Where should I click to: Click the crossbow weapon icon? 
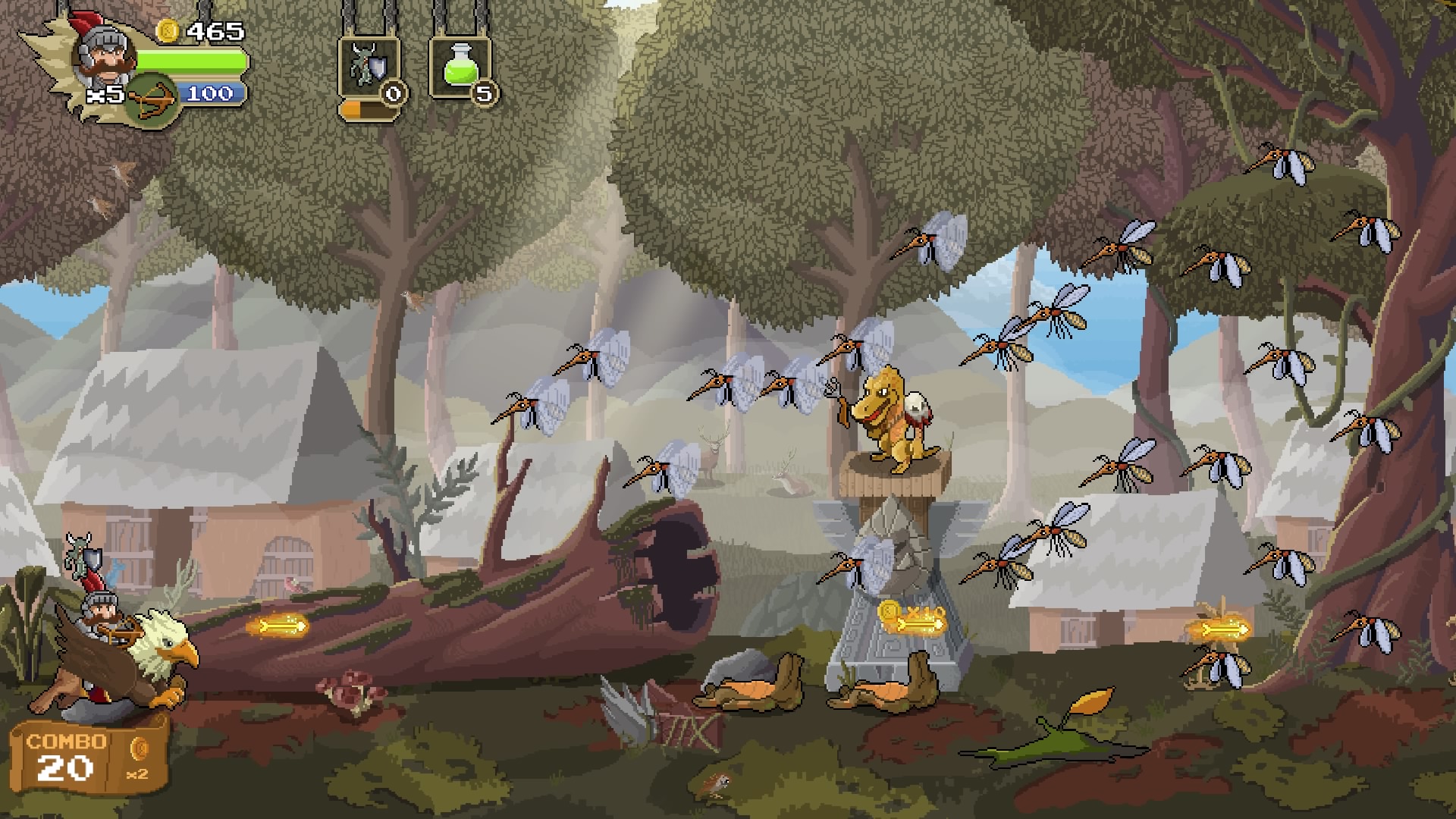[x=151, y=99]
